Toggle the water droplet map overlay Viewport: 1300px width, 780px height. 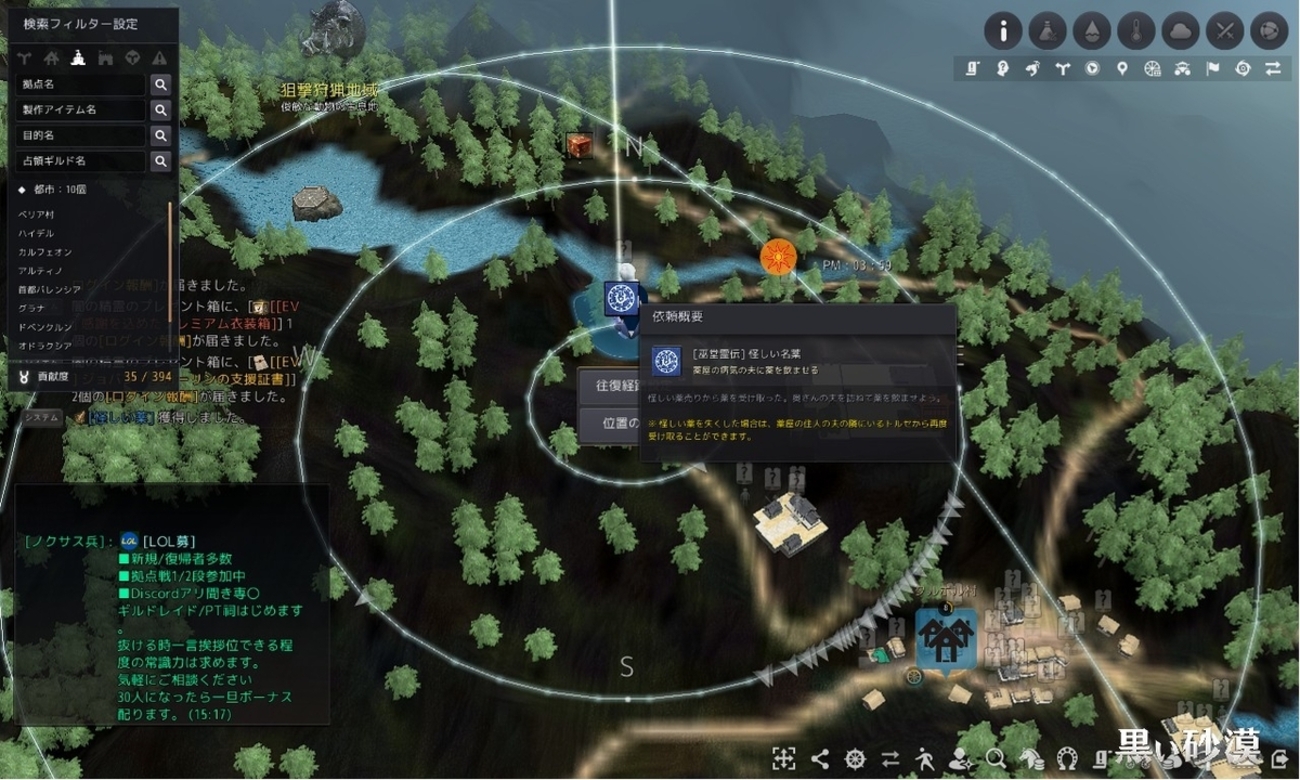1092,31
